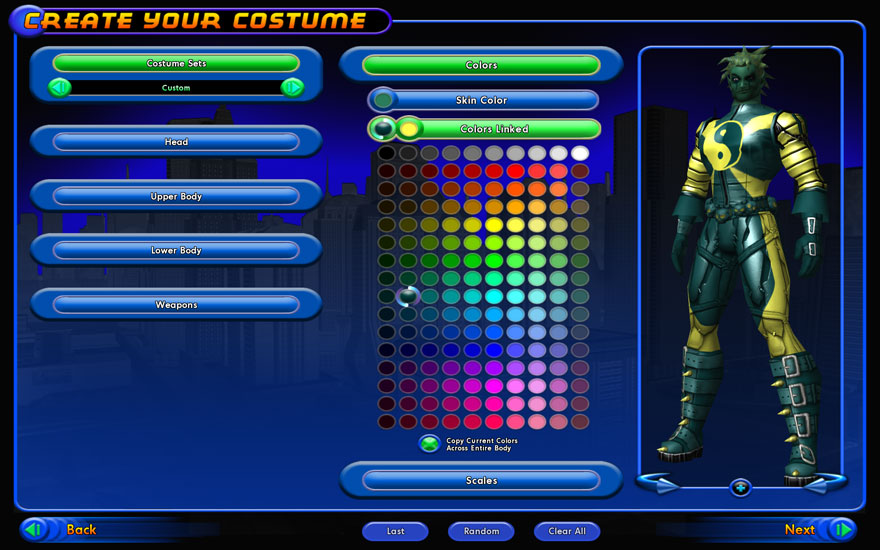This screenshot has width=880, height=550.
Task: Choose the Skin Color option
Action: 482,100
